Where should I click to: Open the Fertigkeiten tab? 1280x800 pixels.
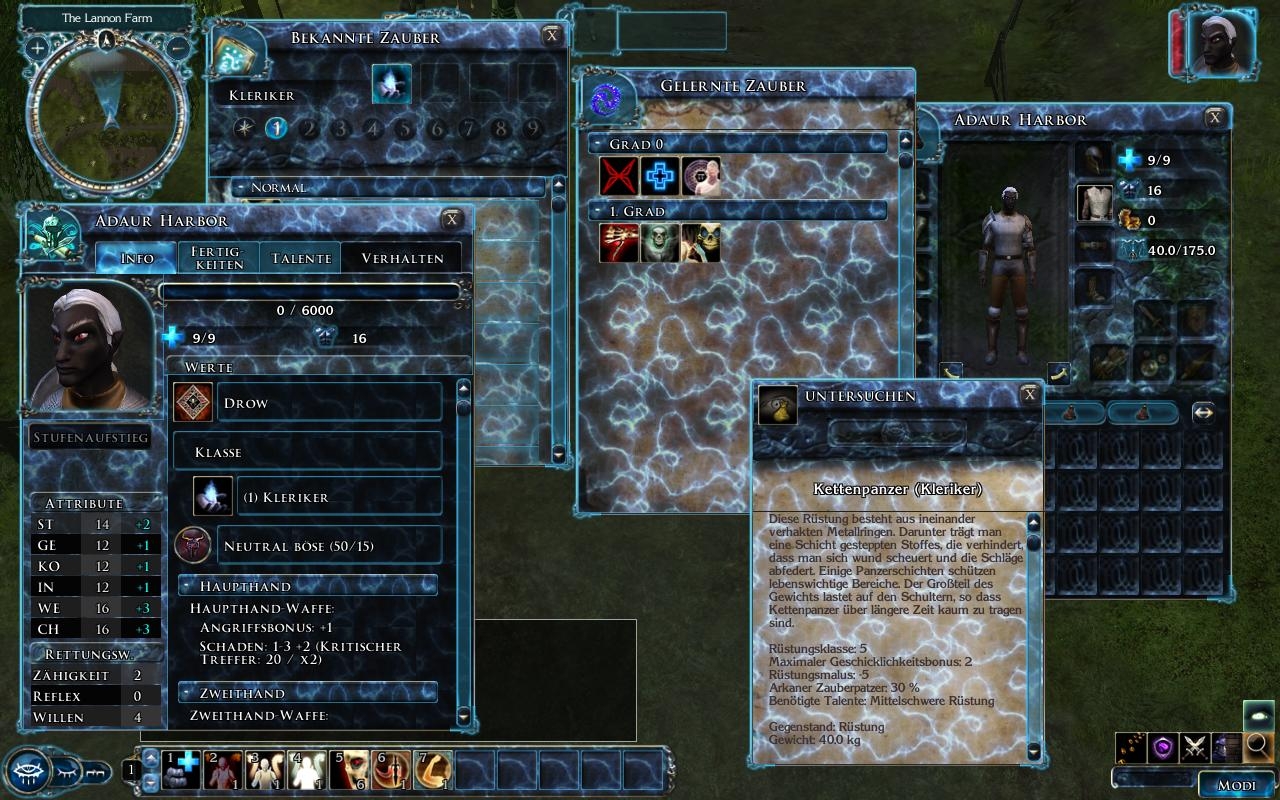218,258
